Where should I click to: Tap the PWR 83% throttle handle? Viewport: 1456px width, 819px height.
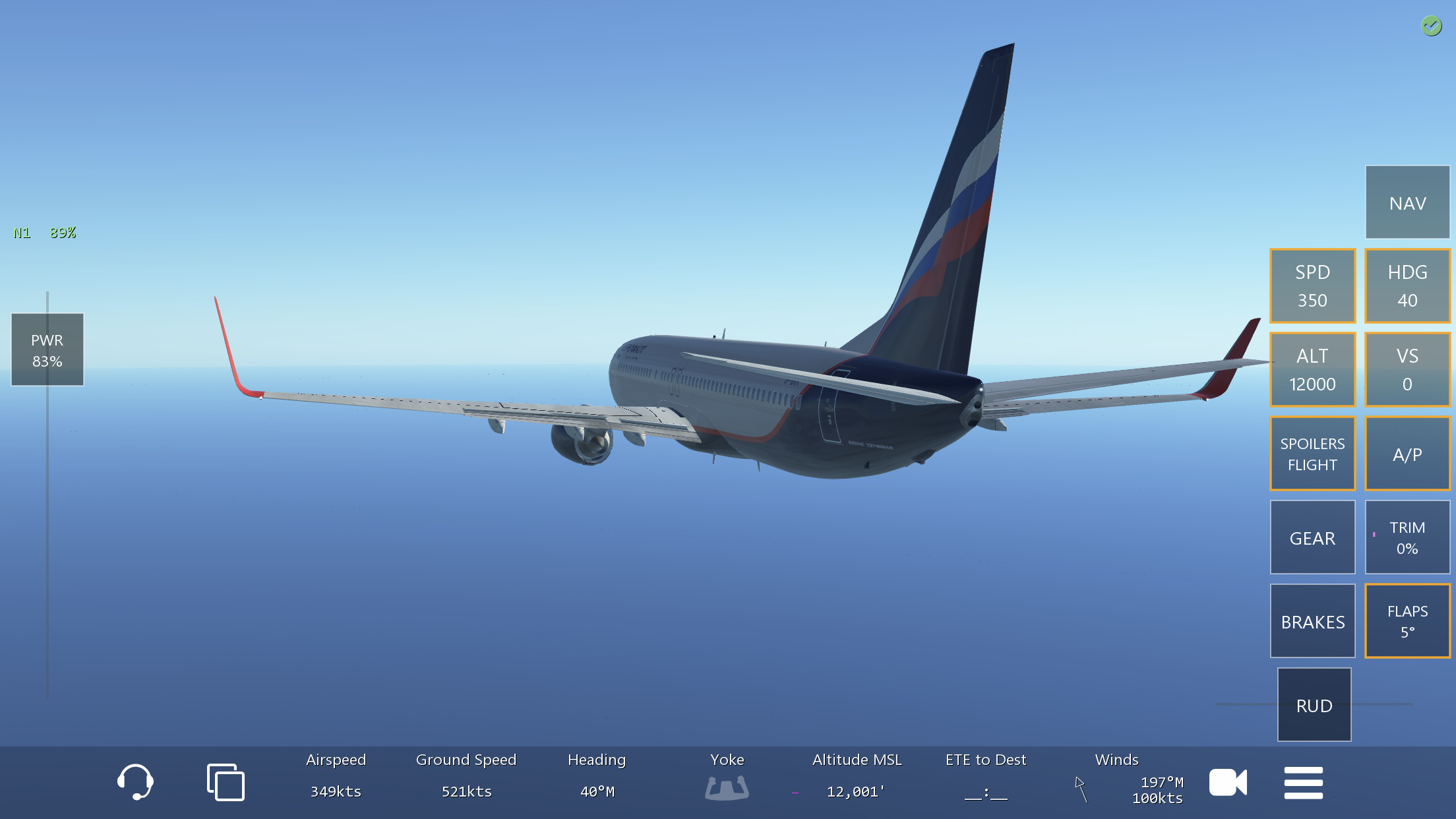[47, 349]
